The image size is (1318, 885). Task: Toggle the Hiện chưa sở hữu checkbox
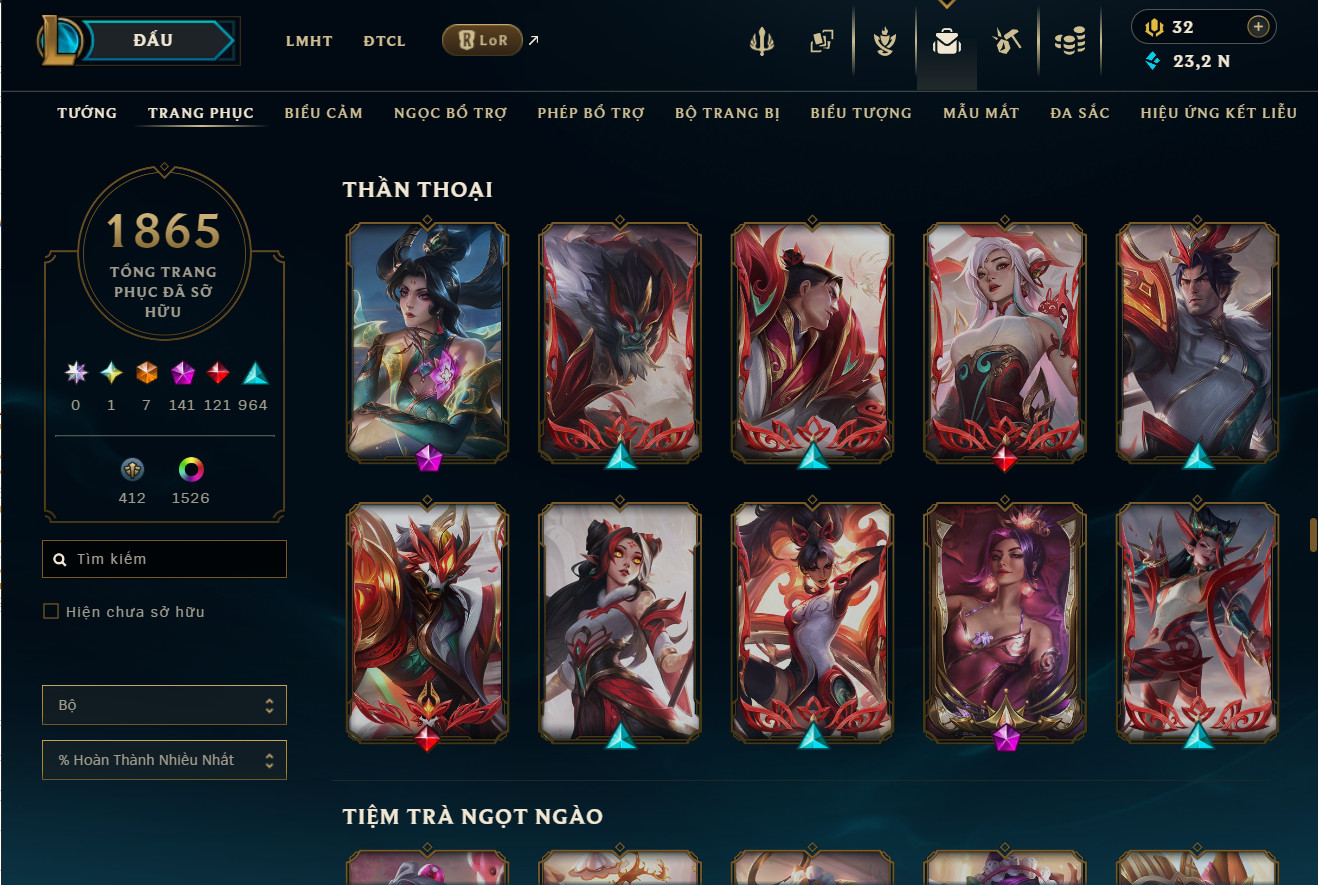51,611
